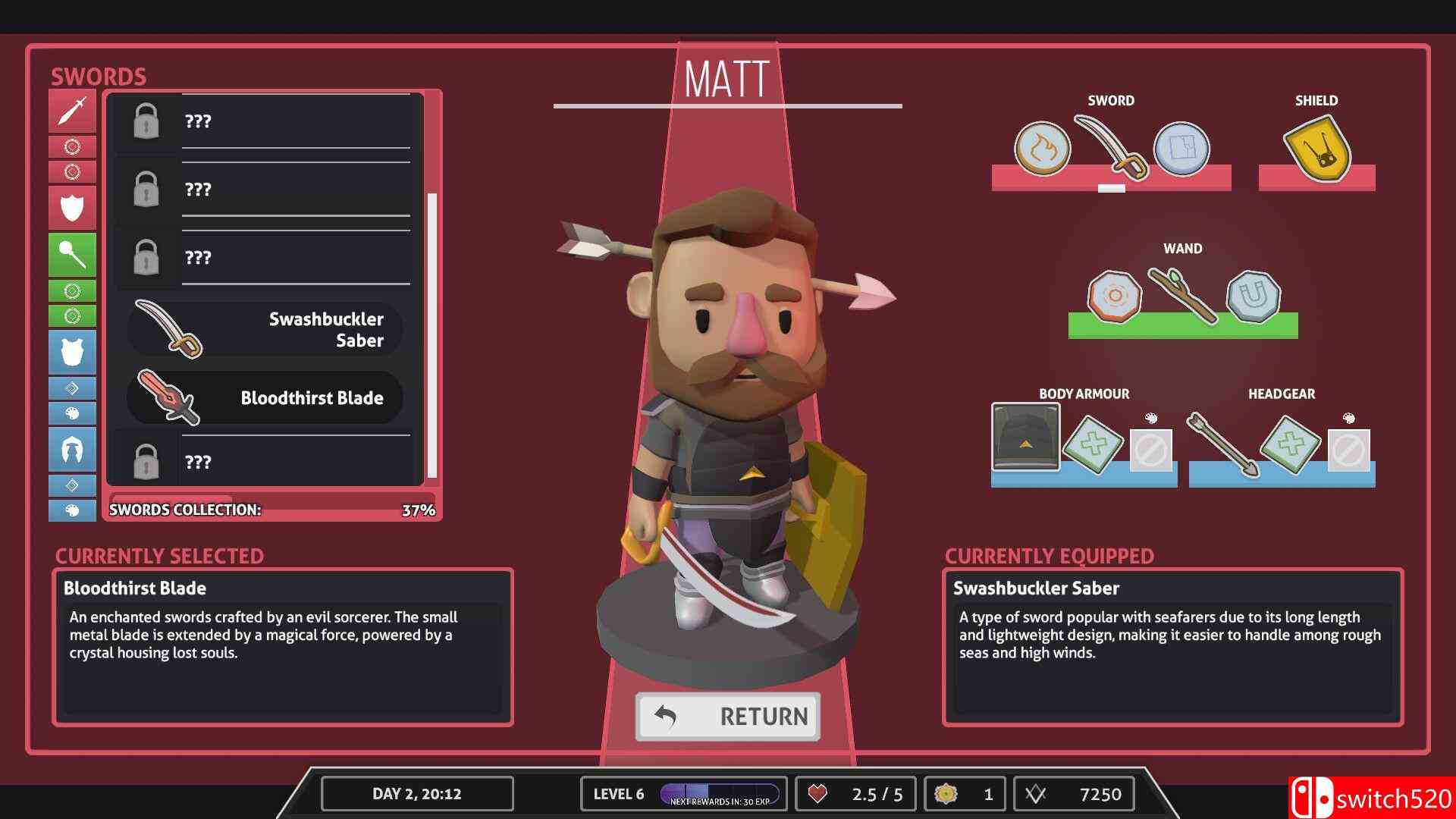Select the equipped dark body armour slot

tap(1025, 438)
